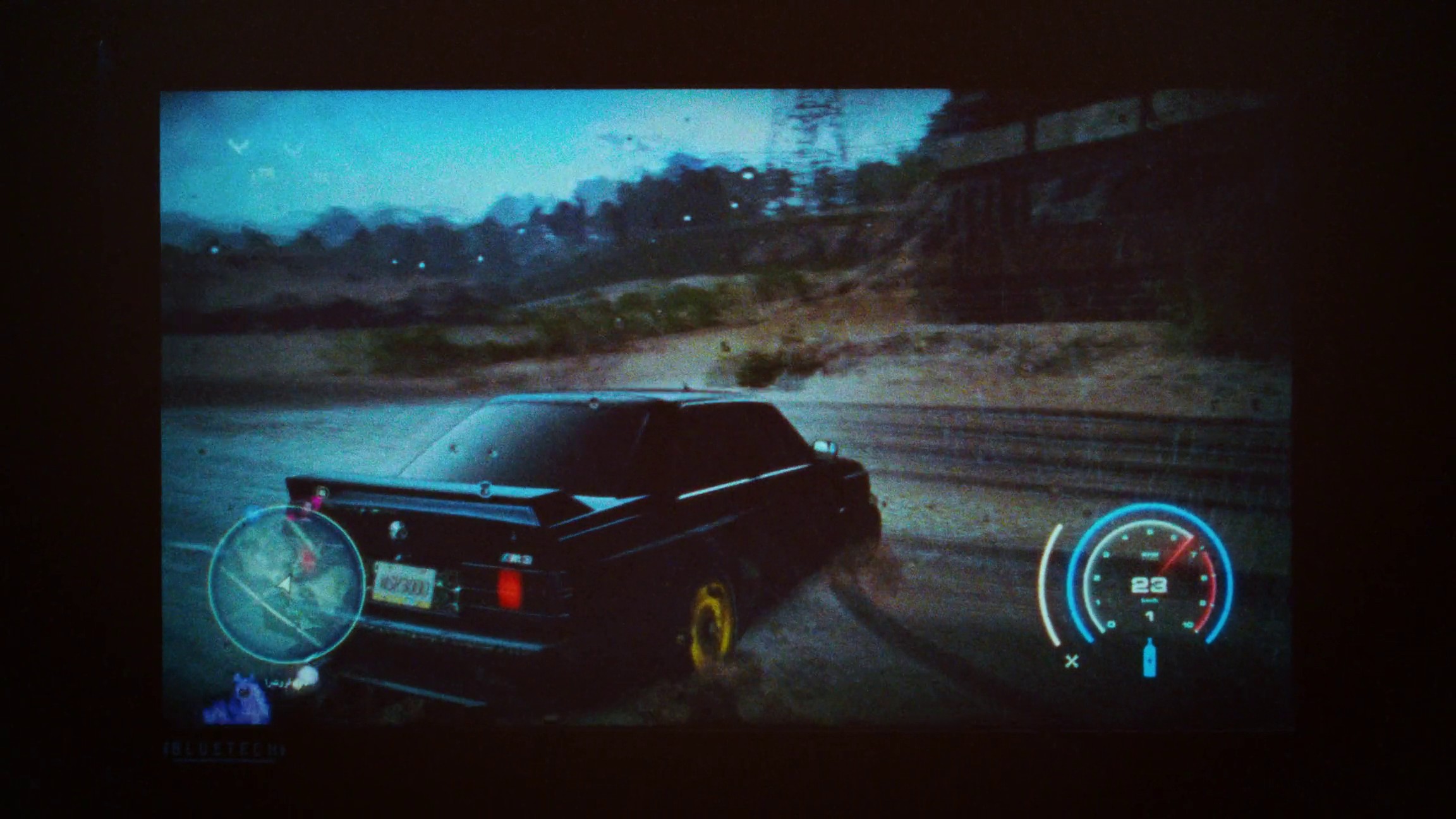Expand the gear indicator showing 1

tap(1150, 615)
